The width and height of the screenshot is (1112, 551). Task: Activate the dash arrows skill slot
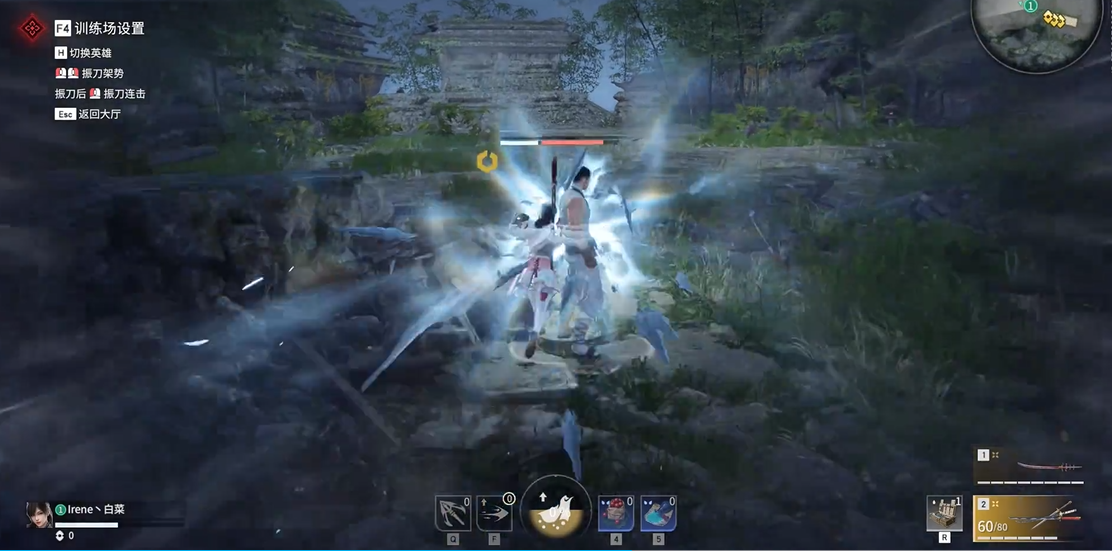click(495, 513)
